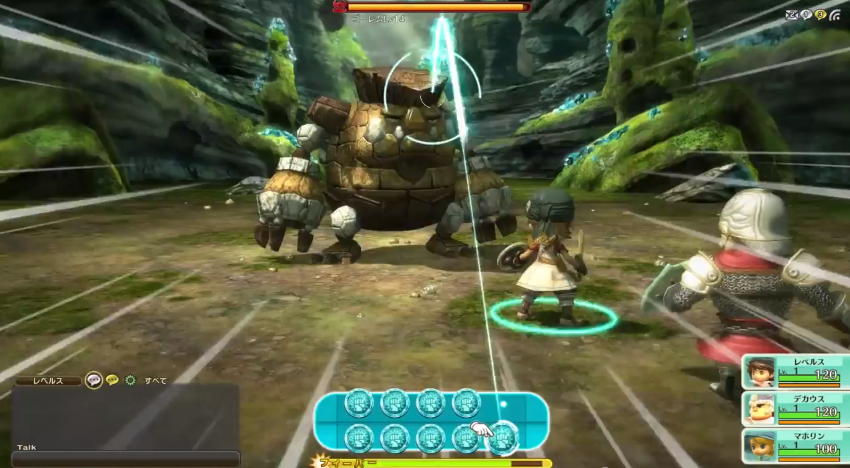Select party member マホリン status panel
The image size is (850, 468).
[796, 445]
